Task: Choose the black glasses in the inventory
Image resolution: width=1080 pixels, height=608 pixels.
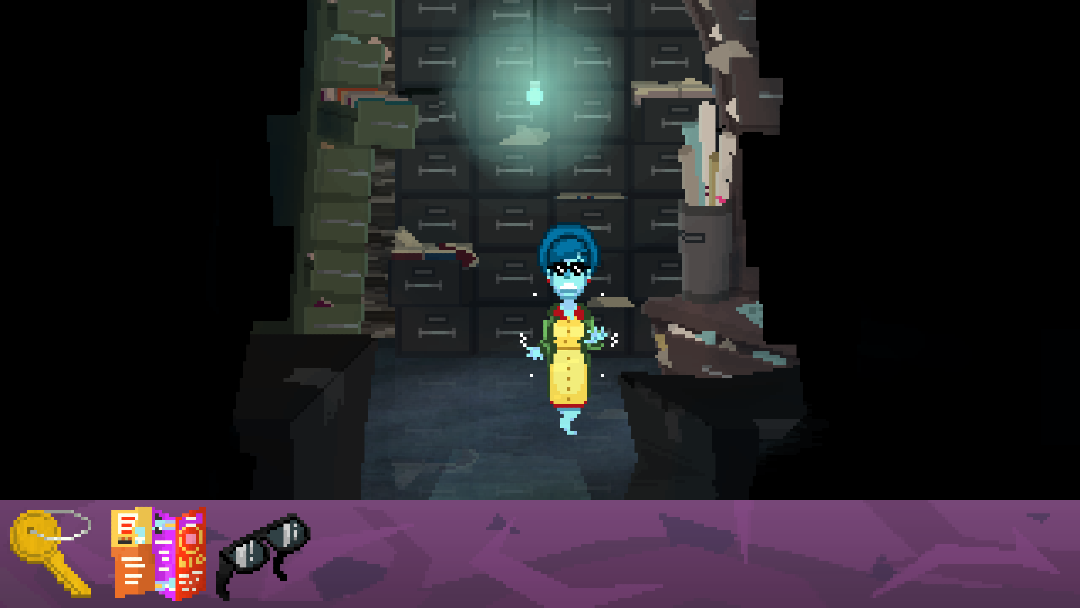Action: click(x=264, y=554)
